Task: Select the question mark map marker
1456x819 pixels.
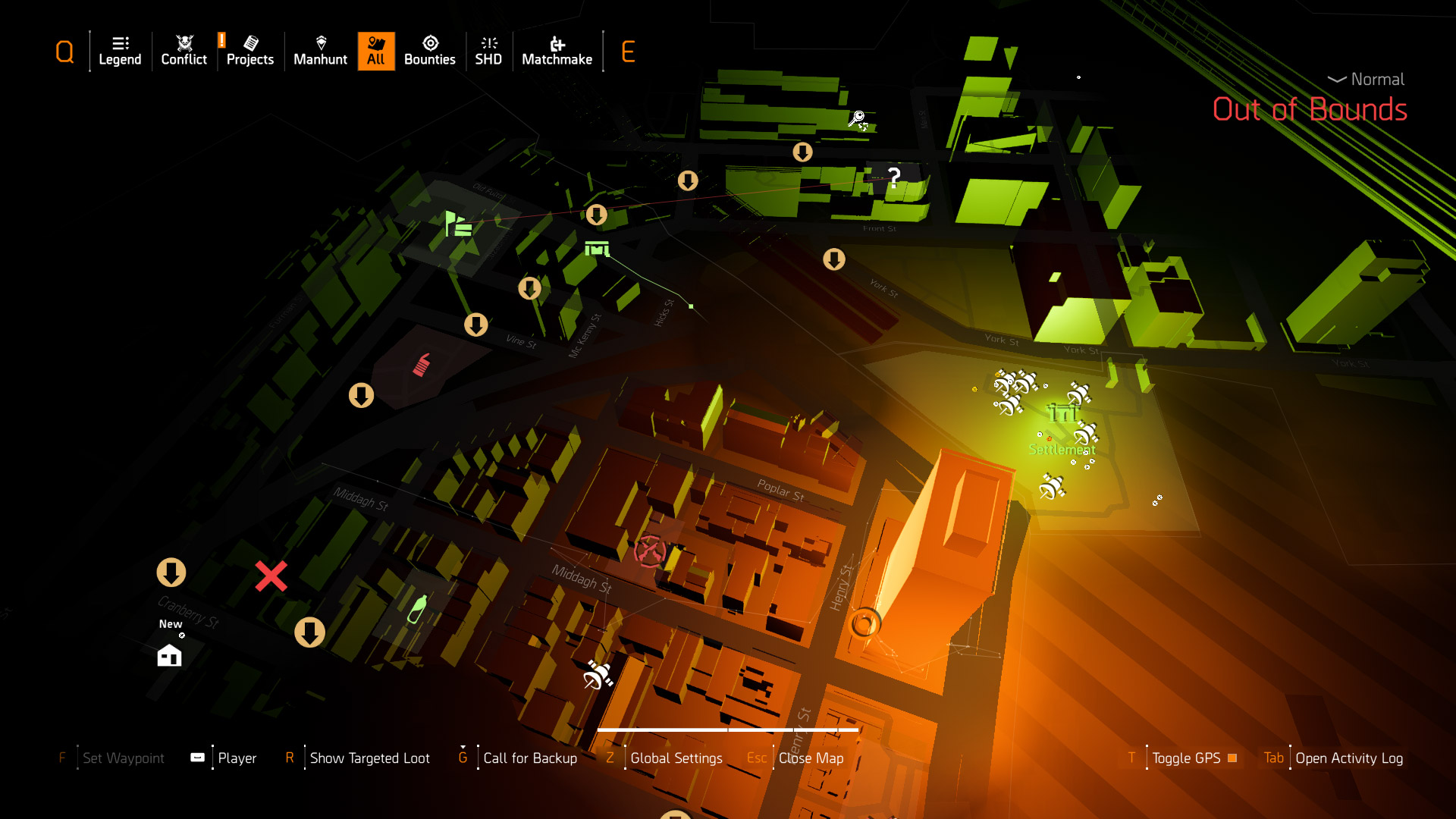Action: [x=894, y=178]
